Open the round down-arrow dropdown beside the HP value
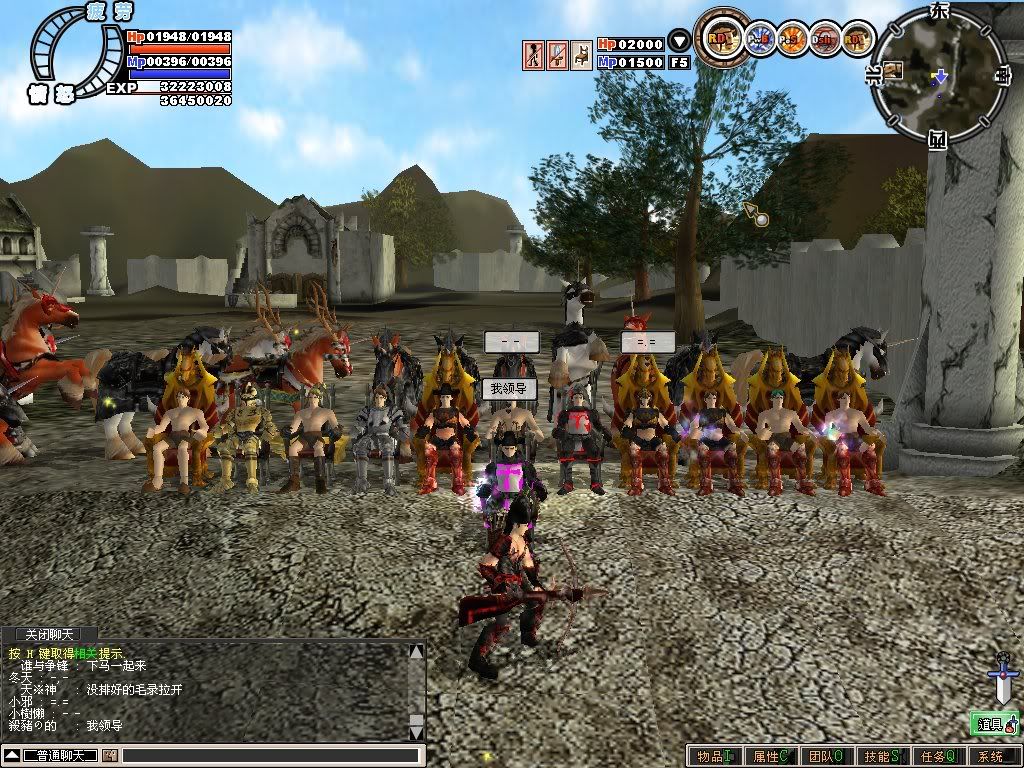The height and width of the screenshot is (768, 1024). click(679, 43)
